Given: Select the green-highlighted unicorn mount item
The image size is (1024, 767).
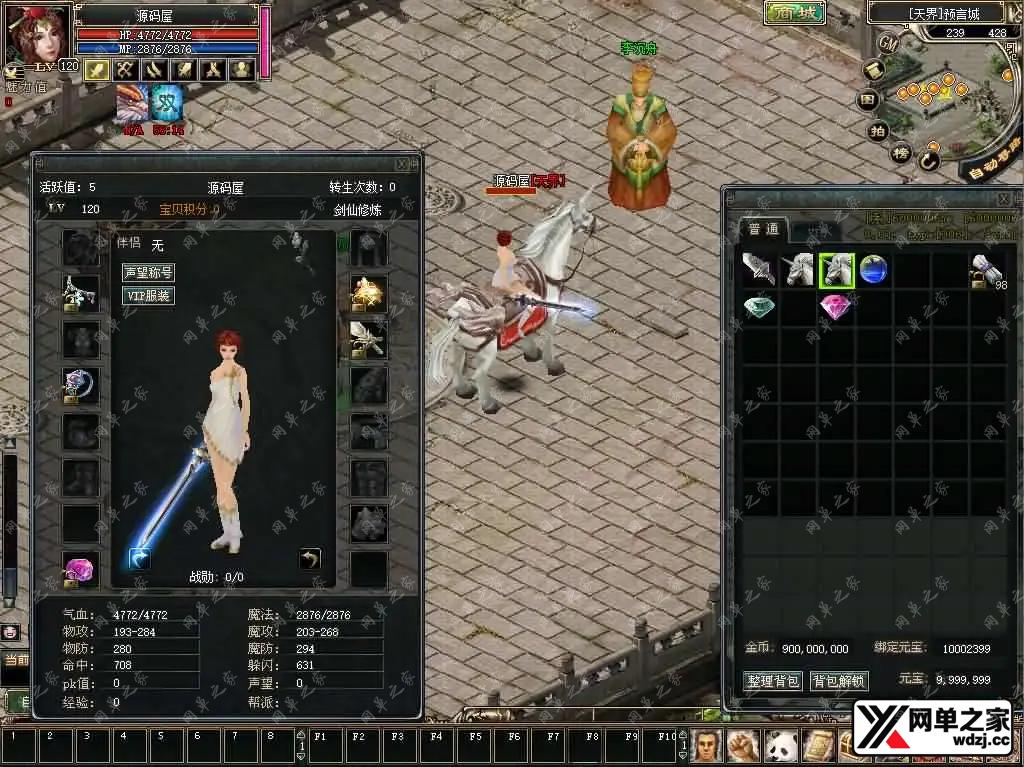Looking at the screenshot, I should 836,270.
